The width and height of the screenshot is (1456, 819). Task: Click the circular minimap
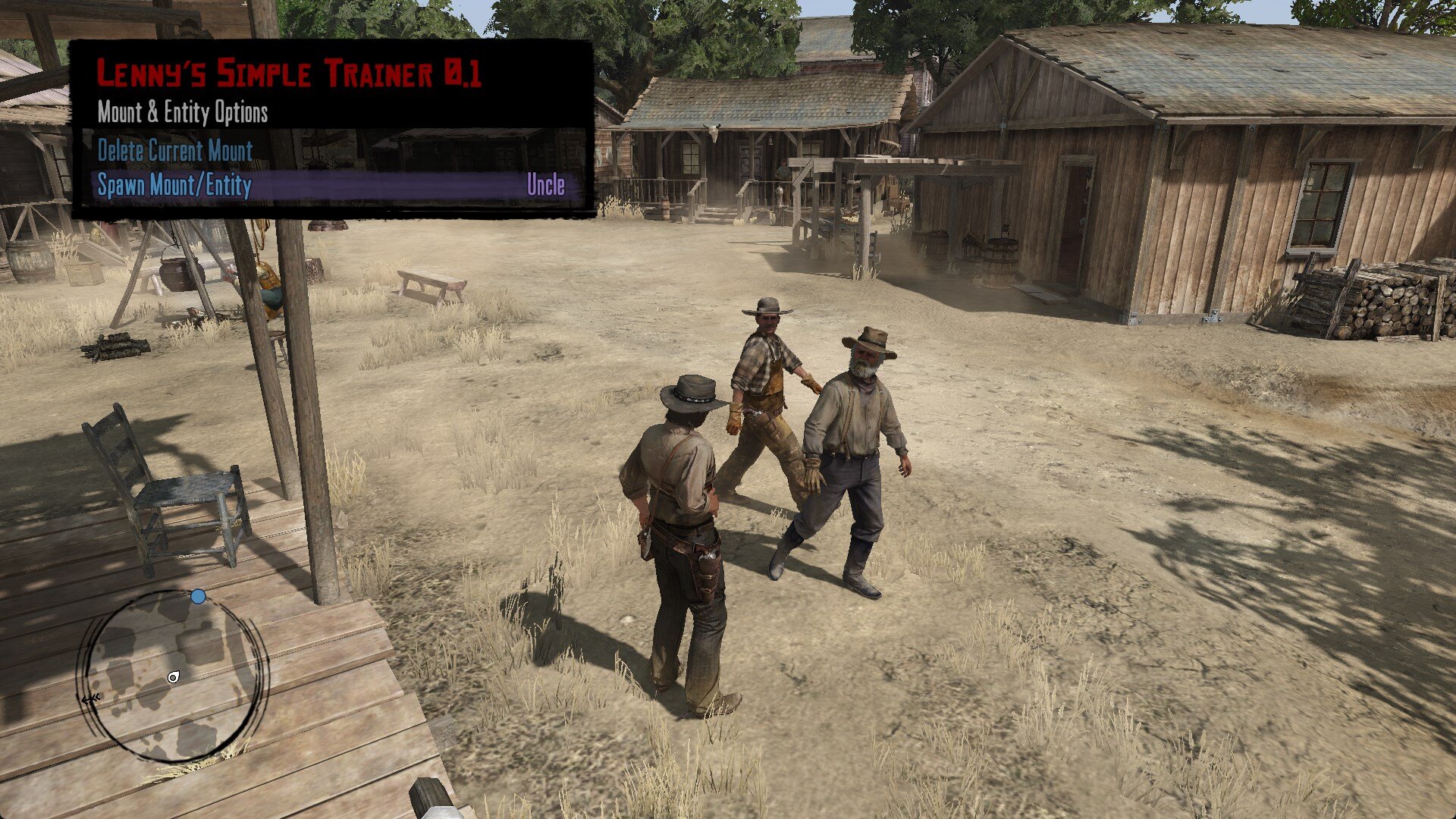[x=175, y=676]
